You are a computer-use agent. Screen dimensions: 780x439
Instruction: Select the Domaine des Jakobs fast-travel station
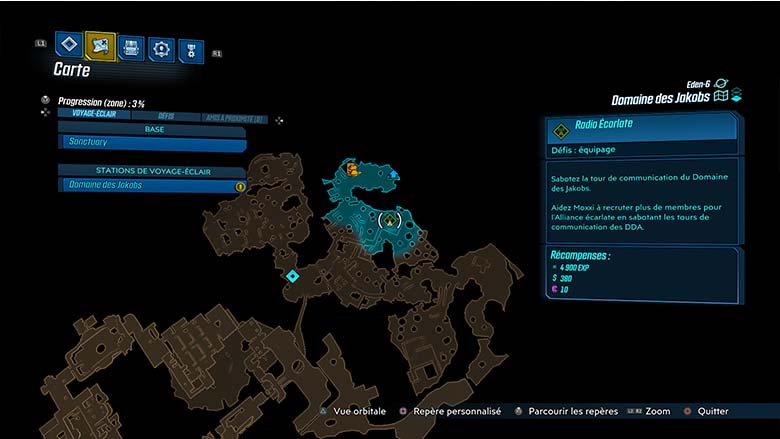(152, 185)
